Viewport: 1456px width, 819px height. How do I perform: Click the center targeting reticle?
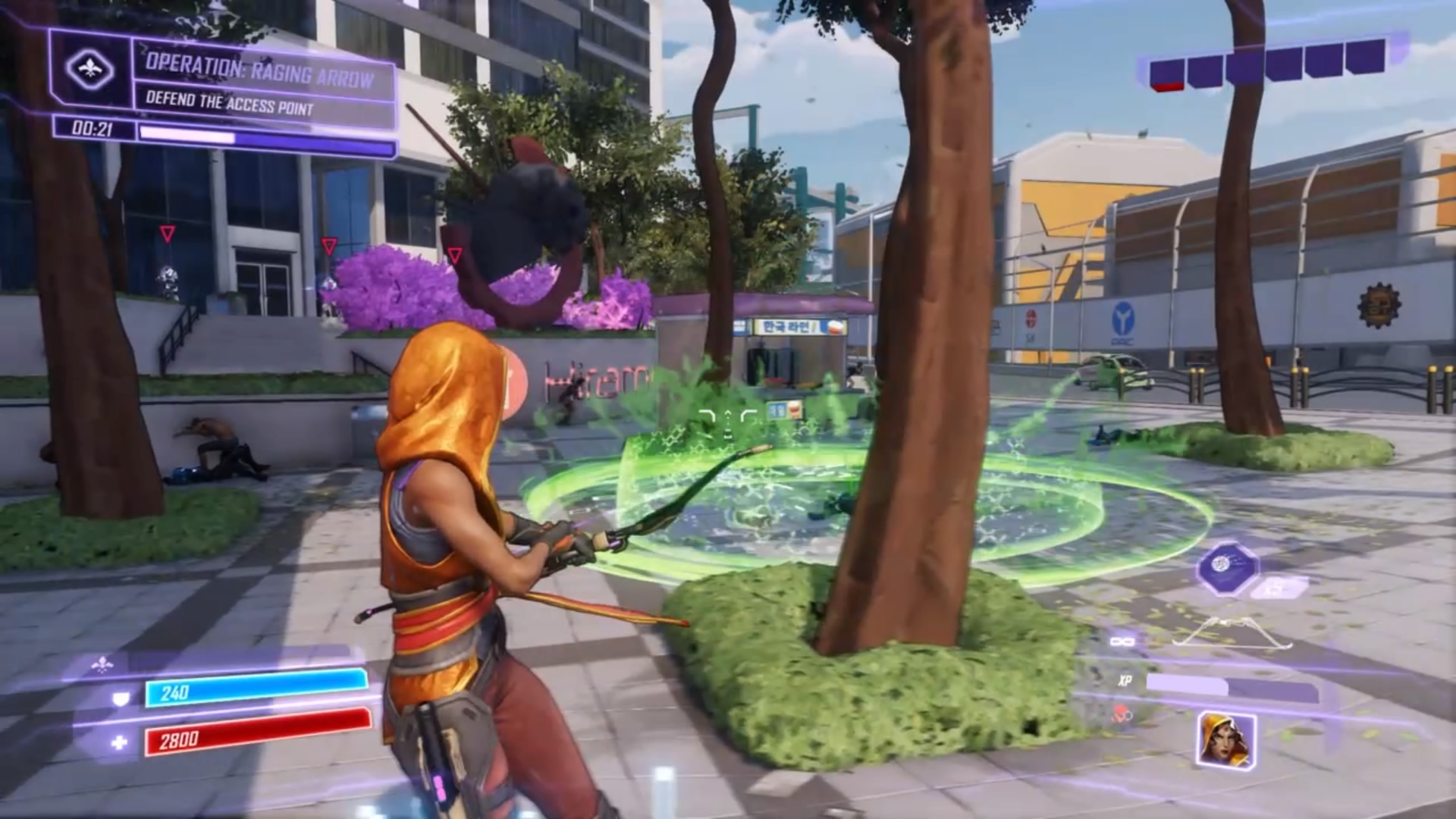pyautogui.click(x=728, y=413)
